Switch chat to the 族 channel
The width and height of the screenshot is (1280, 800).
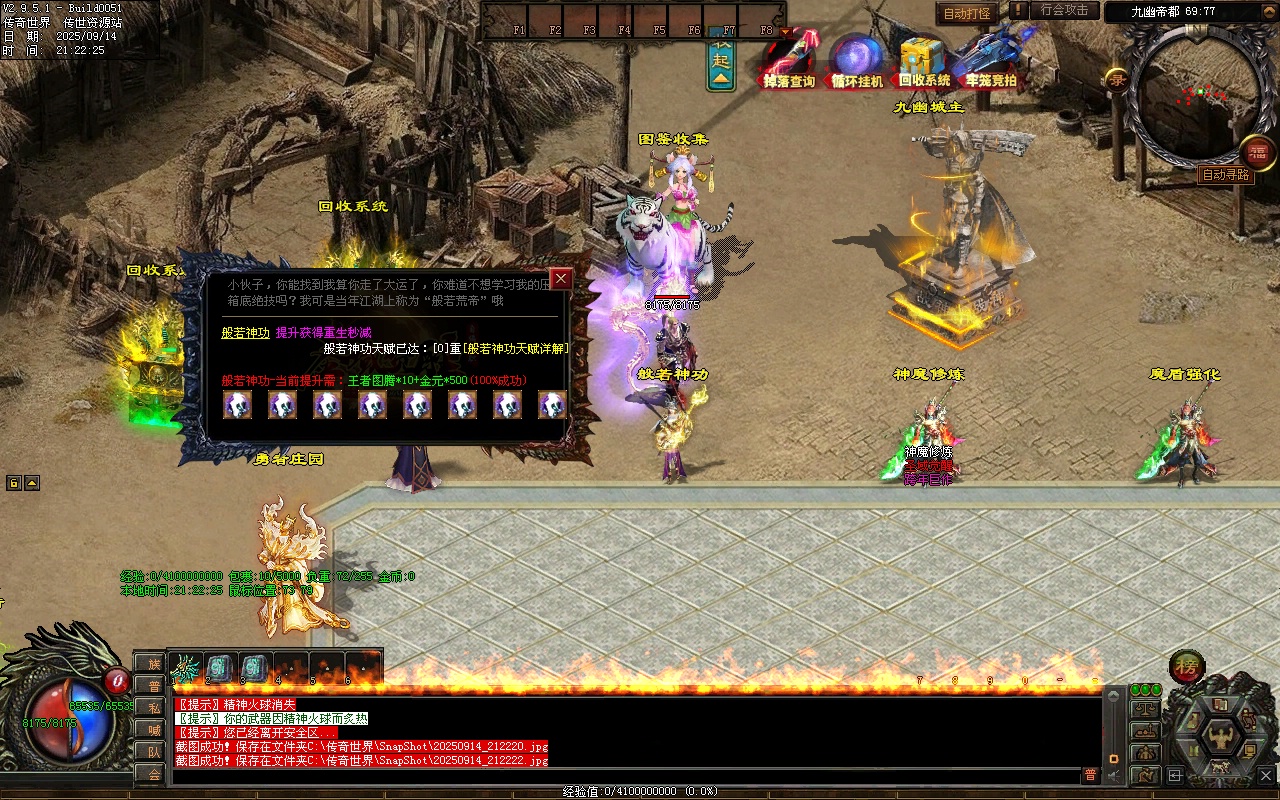(x=152, y=664)
